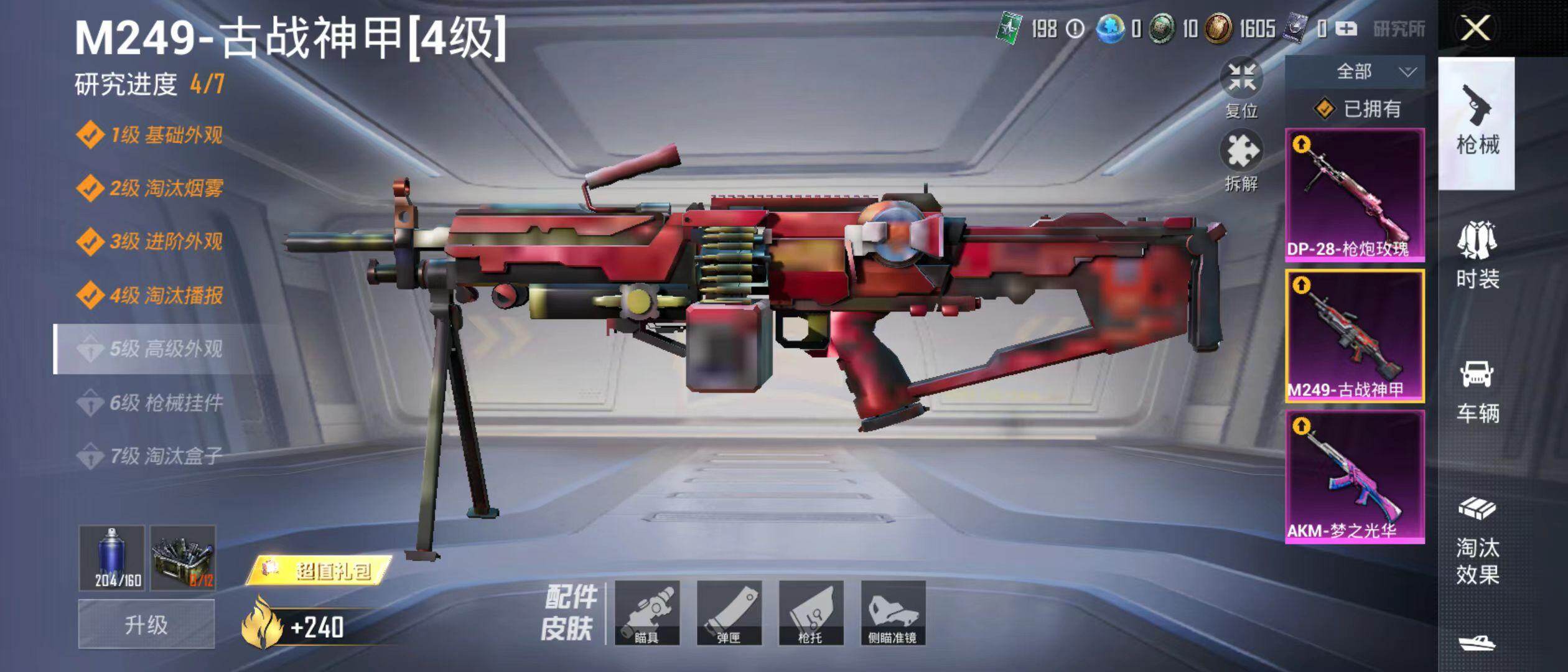Select the M249-古战神甲 skin thumbnail
Viewport: 1568px width, 672px height.
coord(1355,336)
